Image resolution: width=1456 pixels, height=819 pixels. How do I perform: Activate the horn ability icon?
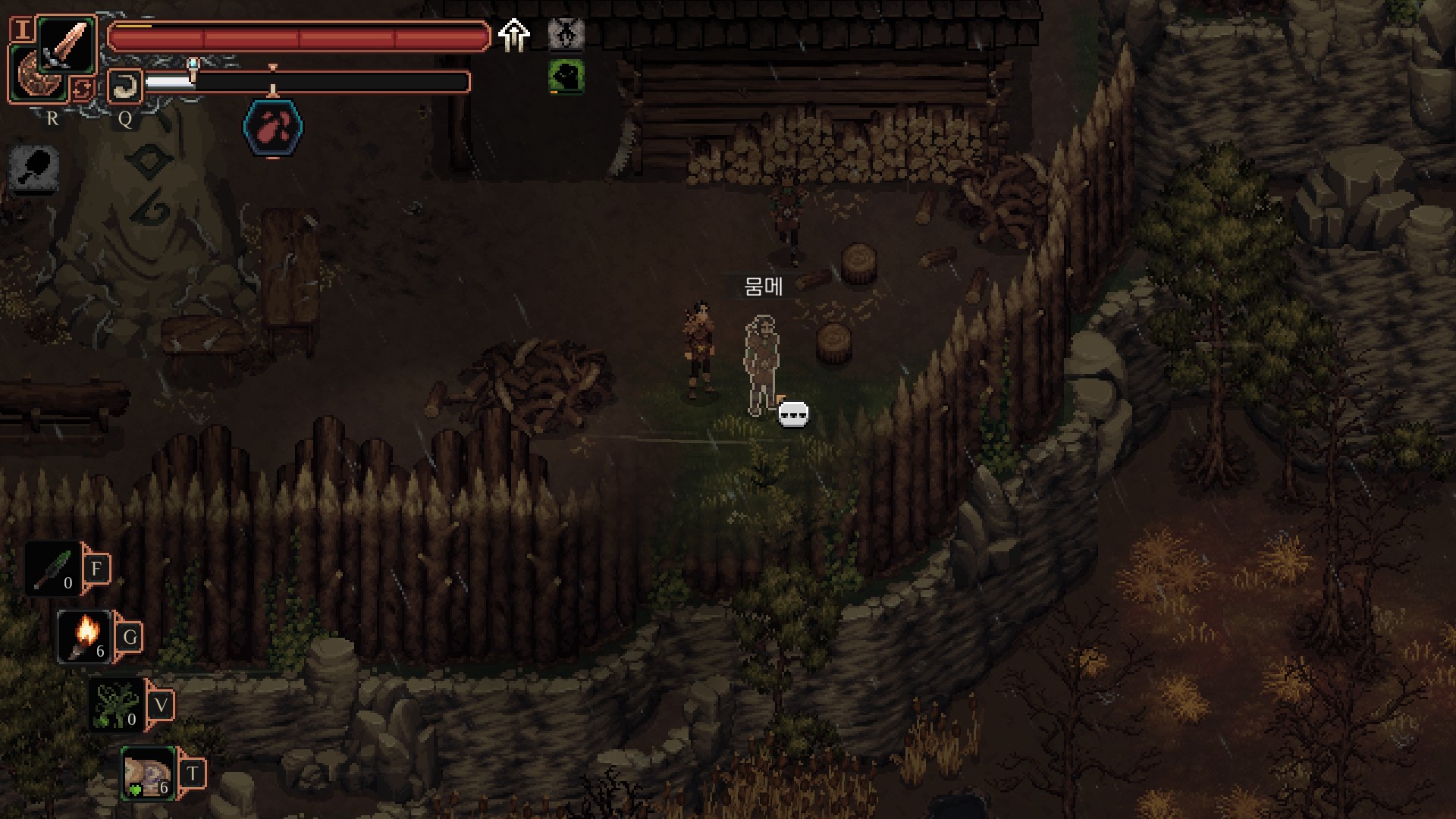click(x=124, y=86)
